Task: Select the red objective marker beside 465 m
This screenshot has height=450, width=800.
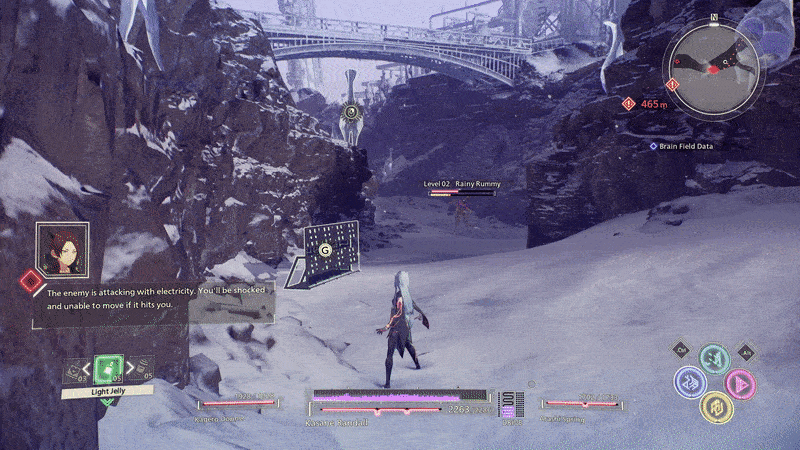Action: 628,103
